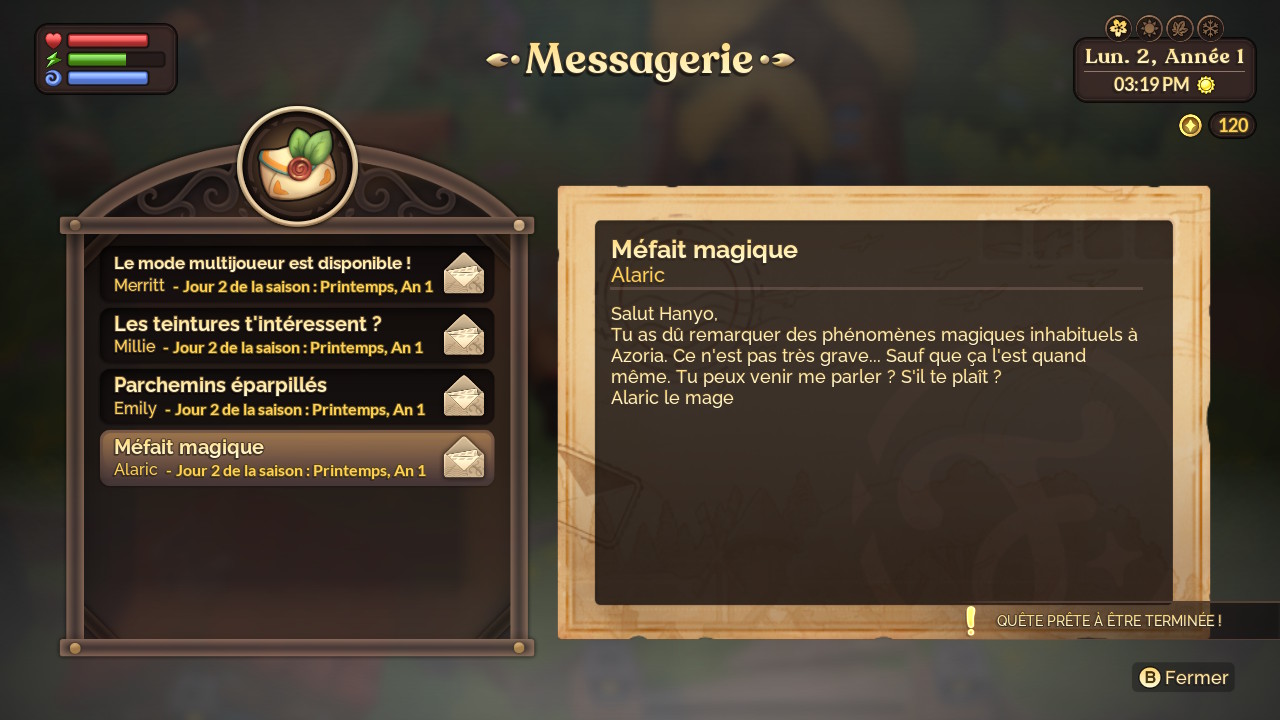
Task: Open Emily's Parchemins éparpillés message
Action: [297, 396]
